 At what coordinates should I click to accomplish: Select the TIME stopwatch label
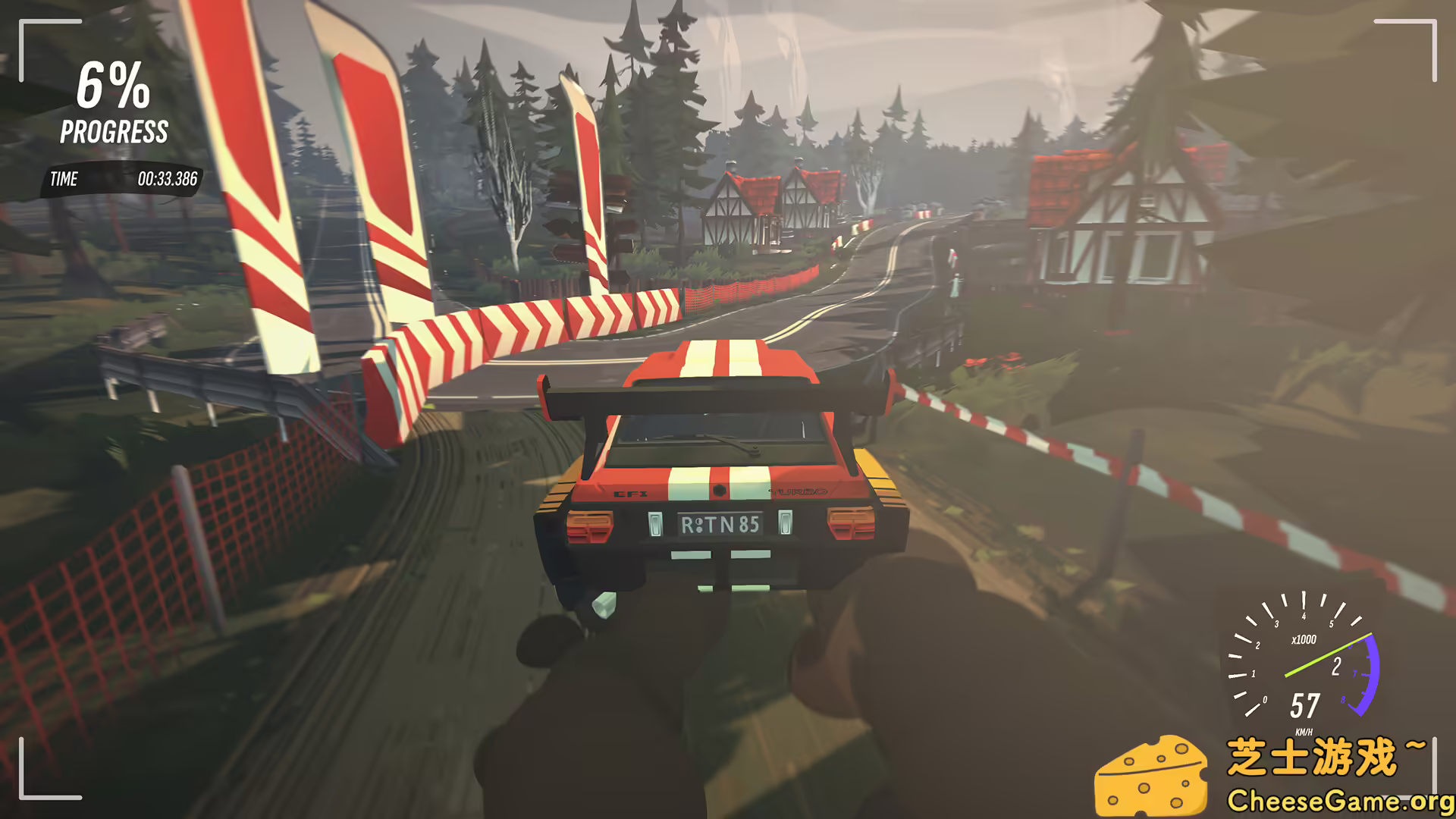click(x=64, y=180)
